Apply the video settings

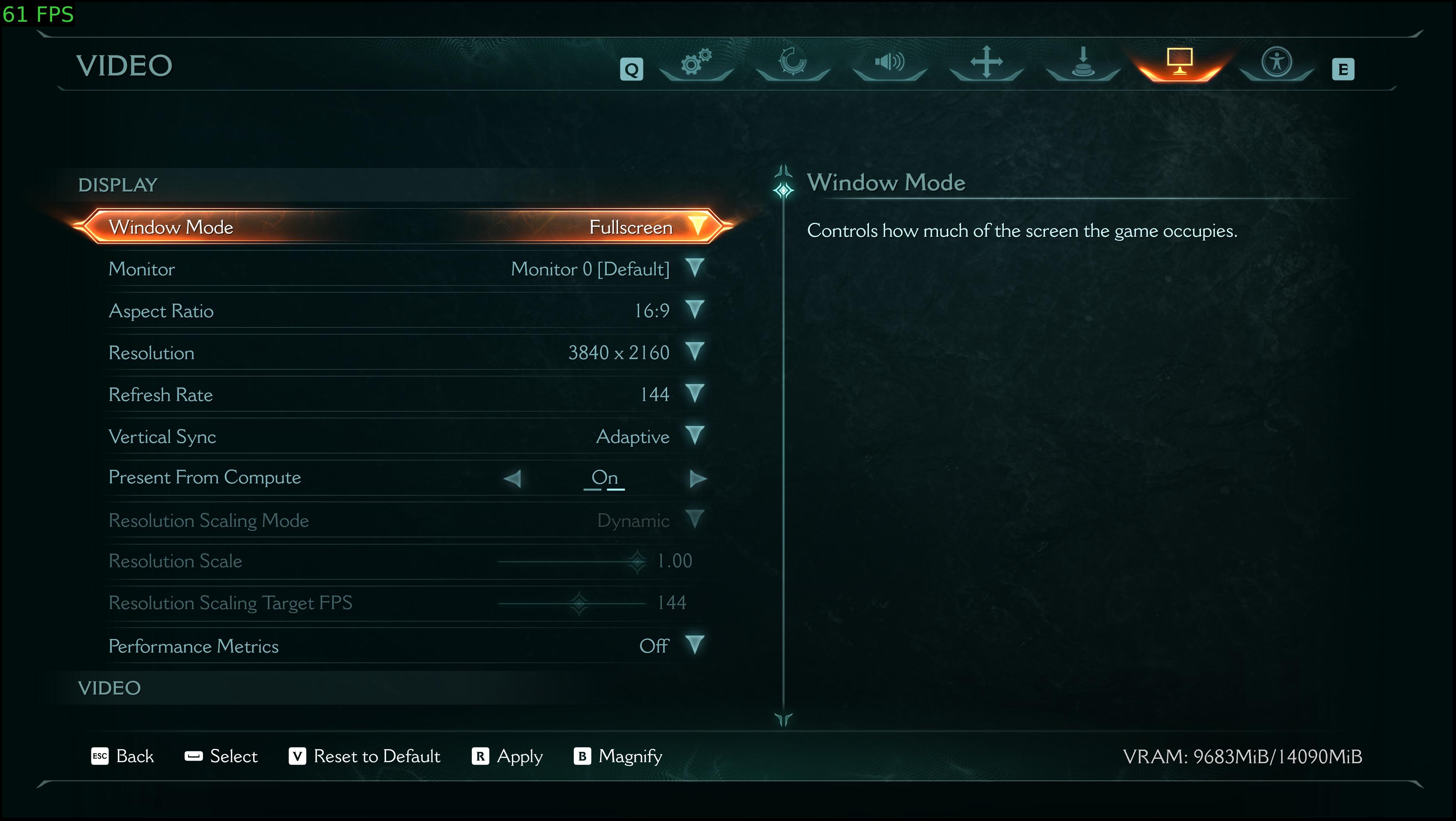pyautogui.click(x=507, y=756)
